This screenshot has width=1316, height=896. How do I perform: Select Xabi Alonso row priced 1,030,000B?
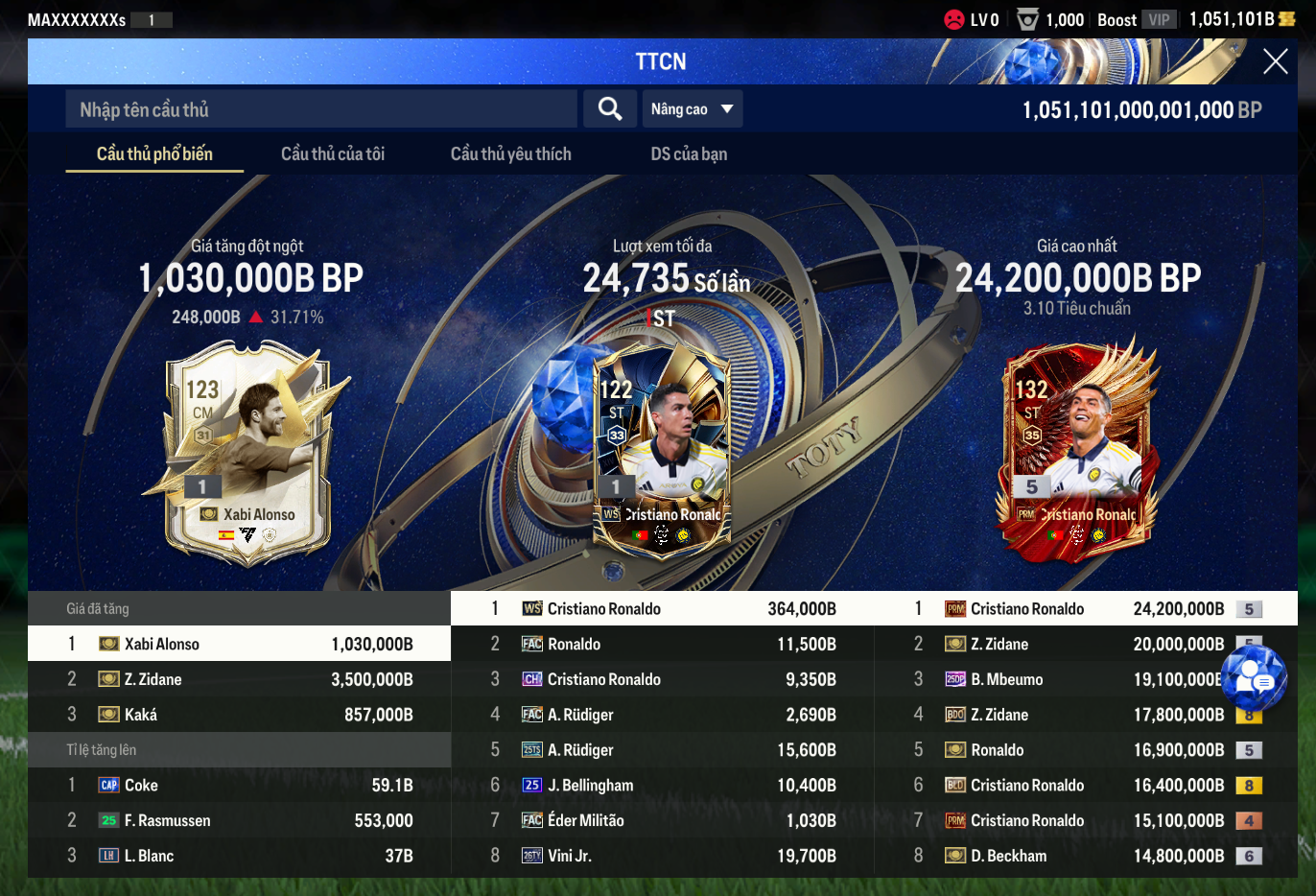pyautogui.click(x=240, y=644)
